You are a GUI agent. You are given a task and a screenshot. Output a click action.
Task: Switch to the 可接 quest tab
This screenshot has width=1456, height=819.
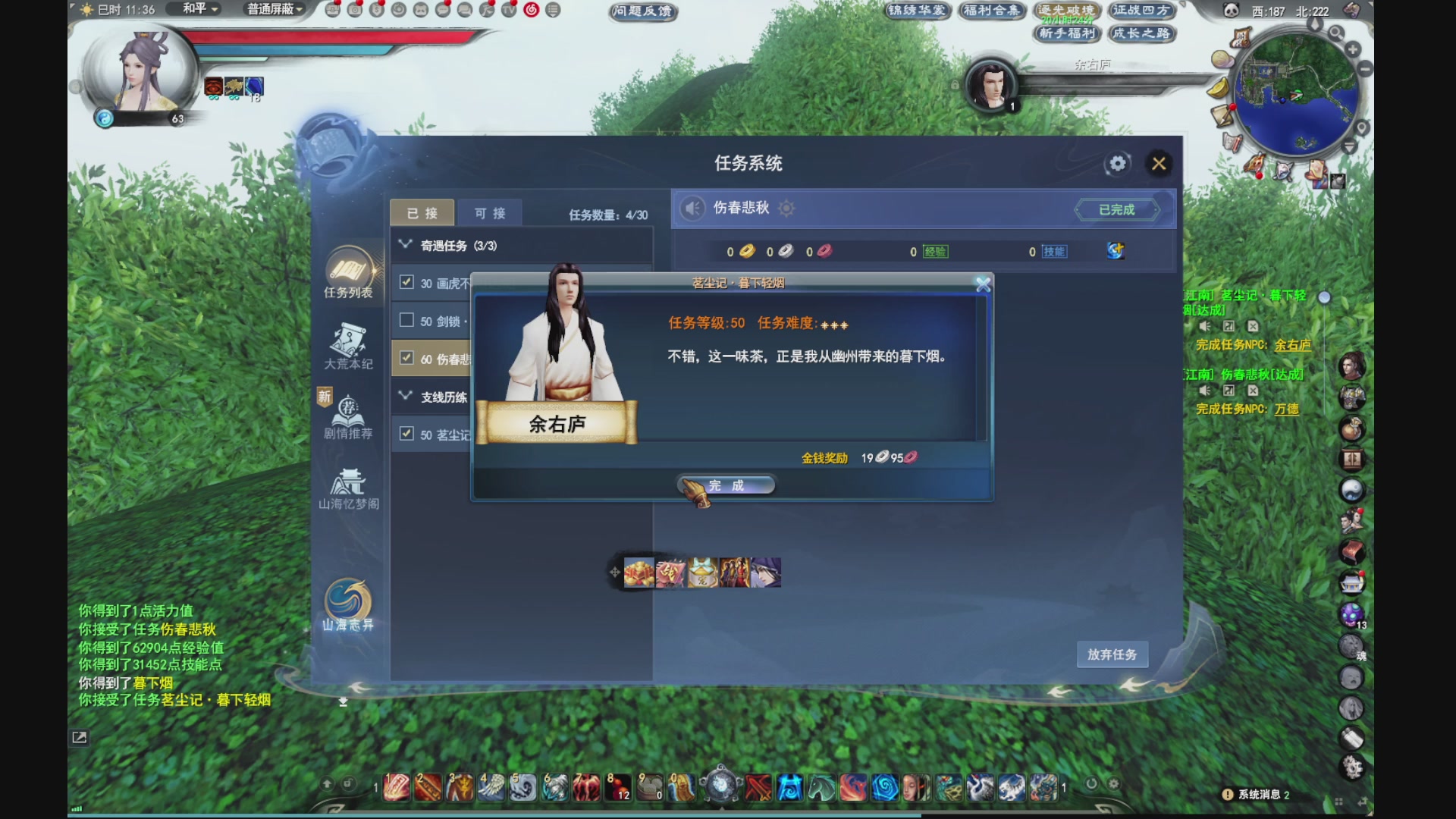coord(491,212)
